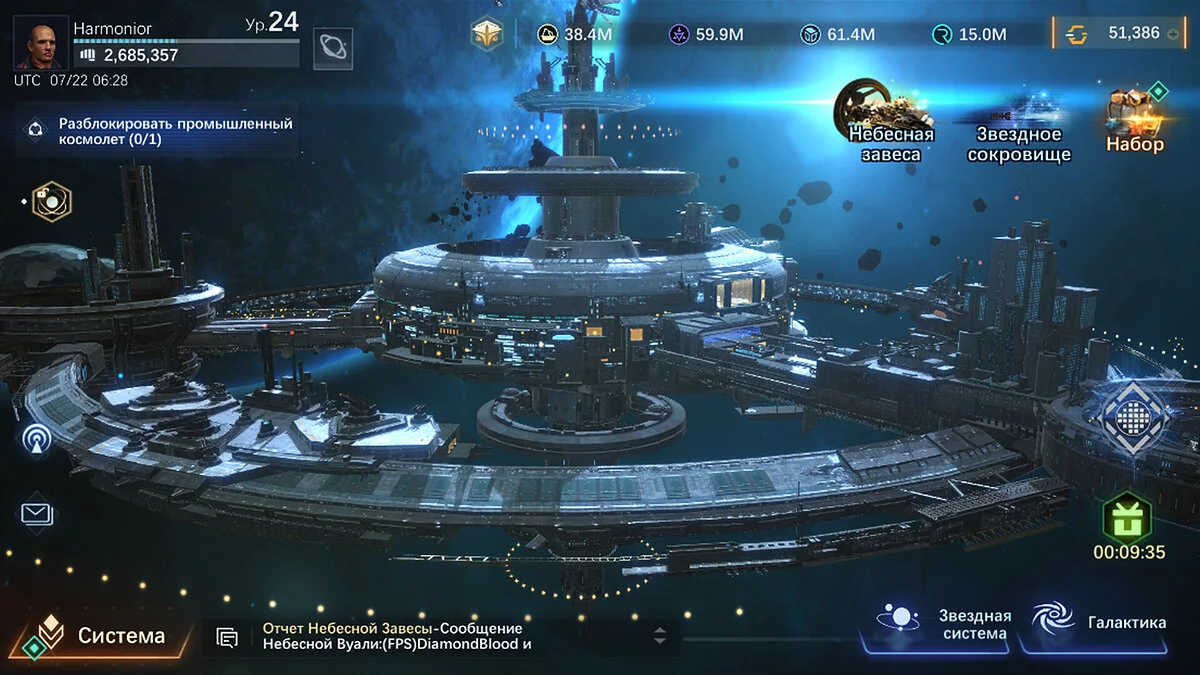Open Harmonior's commander profile portrait

(x=40, y=42)
